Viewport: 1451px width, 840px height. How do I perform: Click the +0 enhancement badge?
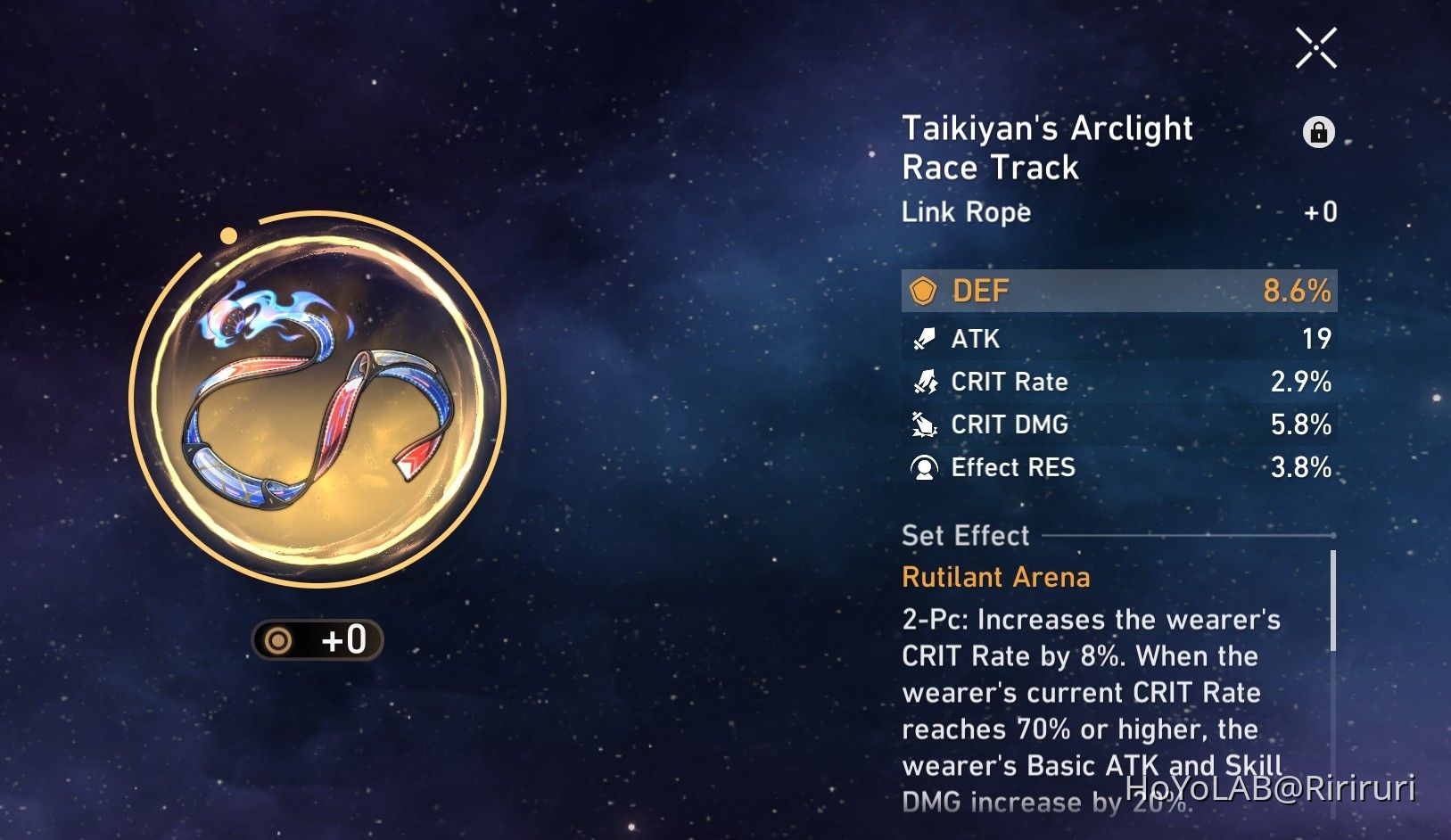pos(318,639)
